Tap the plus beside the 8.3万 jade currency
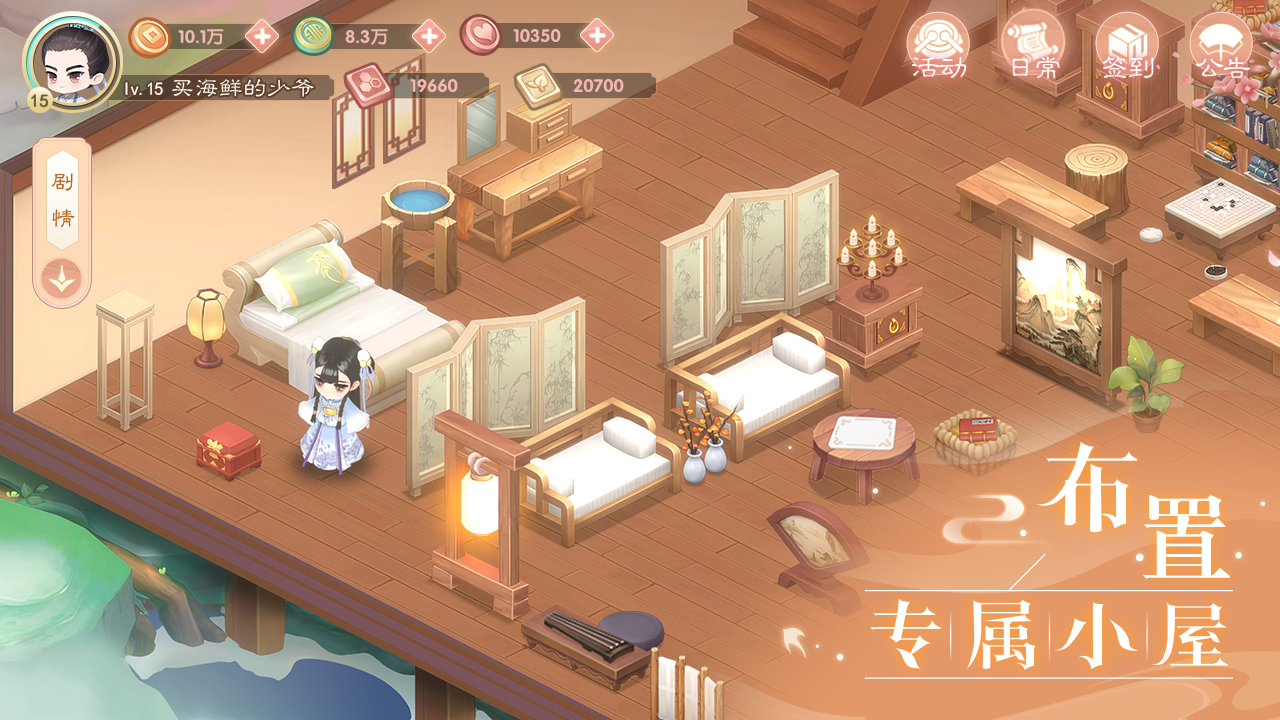The width and height of the screenshot is (1280, 720). pos(429,37)
